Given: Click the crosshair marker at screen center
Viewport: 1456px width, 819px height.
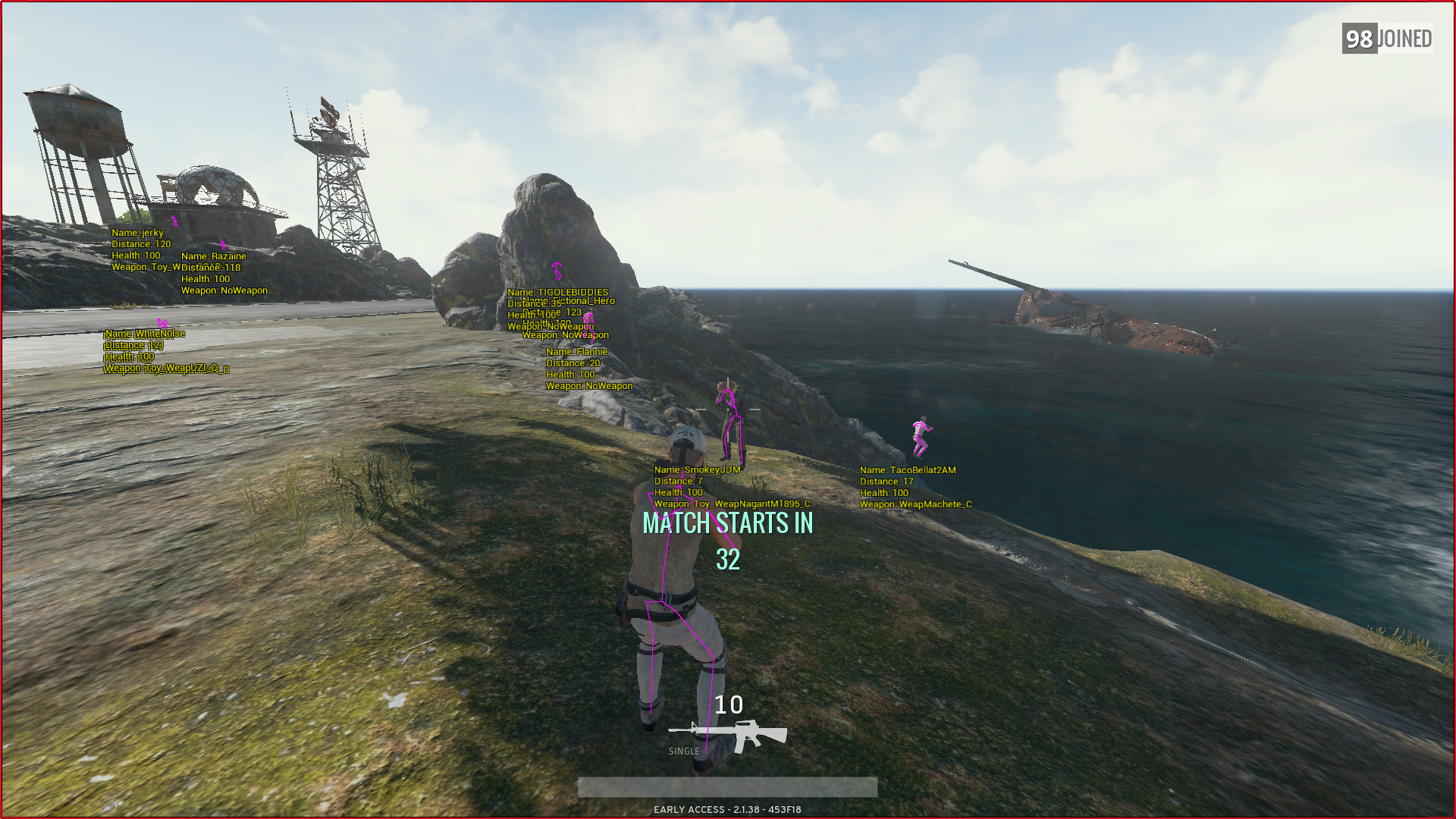Looking at the screenshot, I should 728,409.
